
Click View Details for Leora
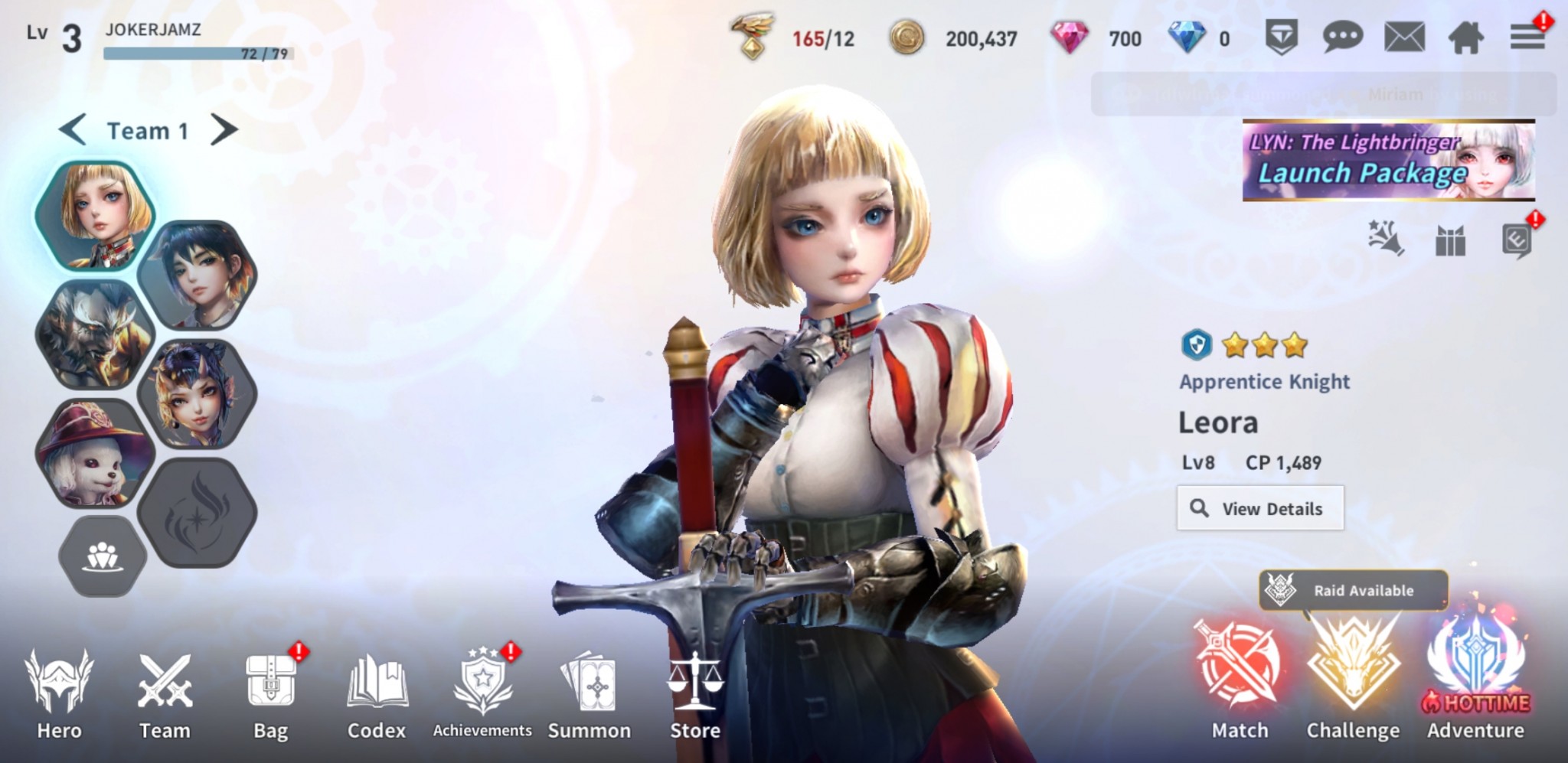click(1260, 508)
